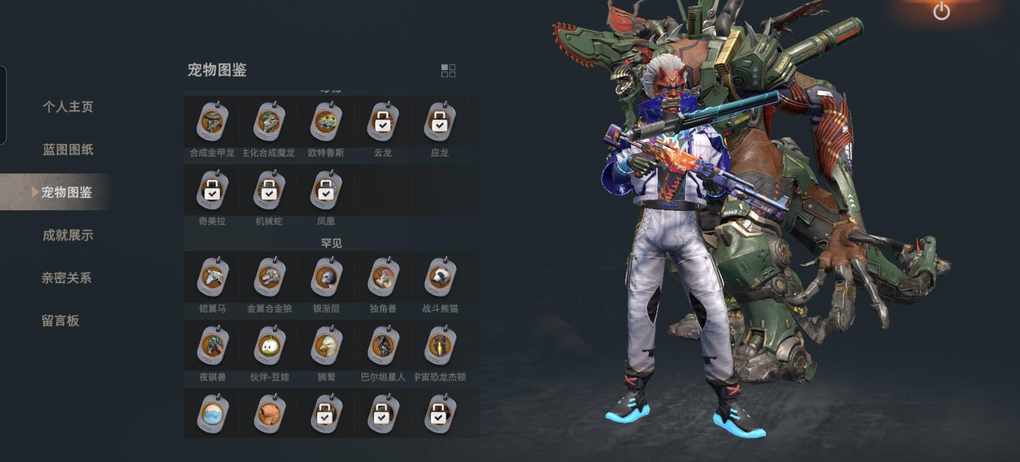1020x462 pixels.
Task: Open the 战斗熊猫 pet entry
Action: tap(439, 276)
